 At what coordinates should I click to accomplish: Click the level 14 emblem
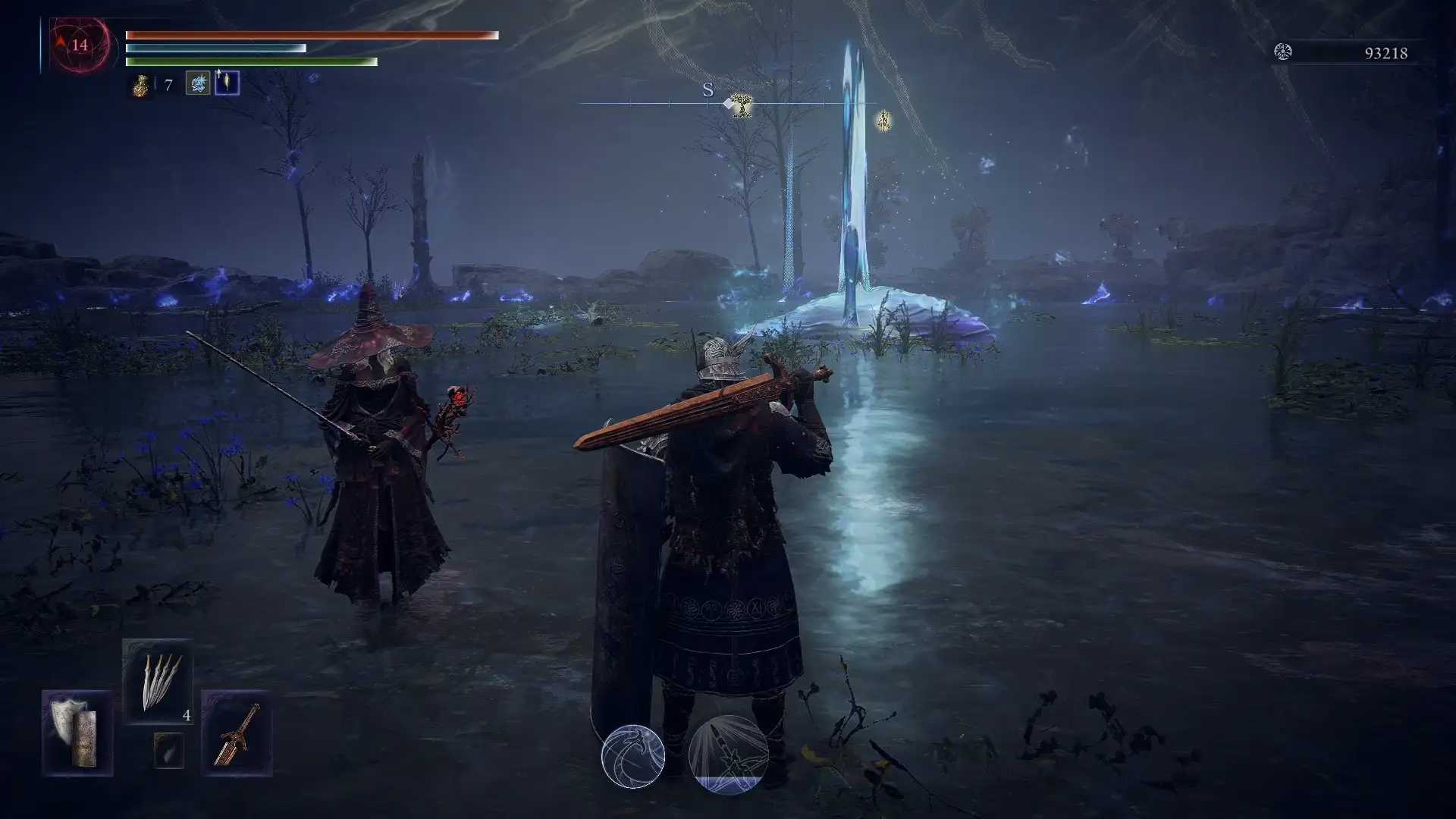click(80, 45)
